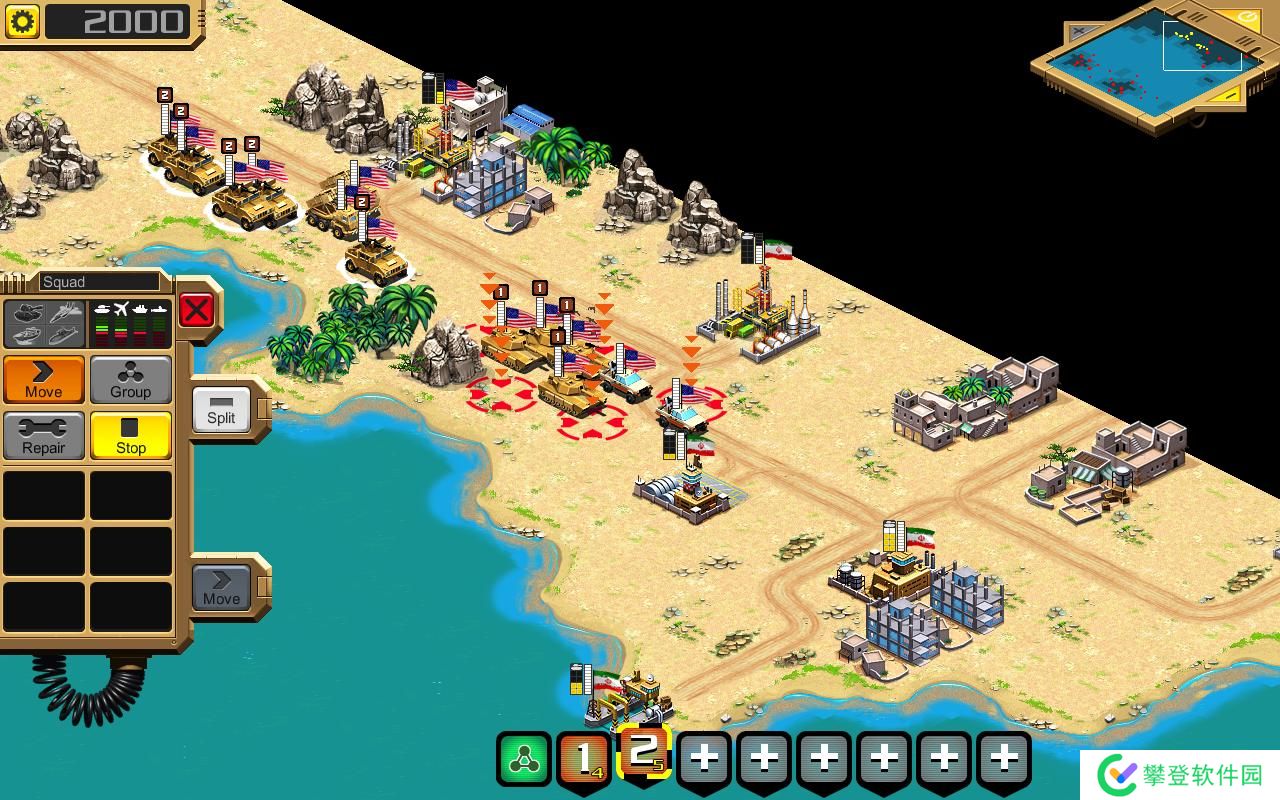Select the green group formation icon

(x=523, y=760)
